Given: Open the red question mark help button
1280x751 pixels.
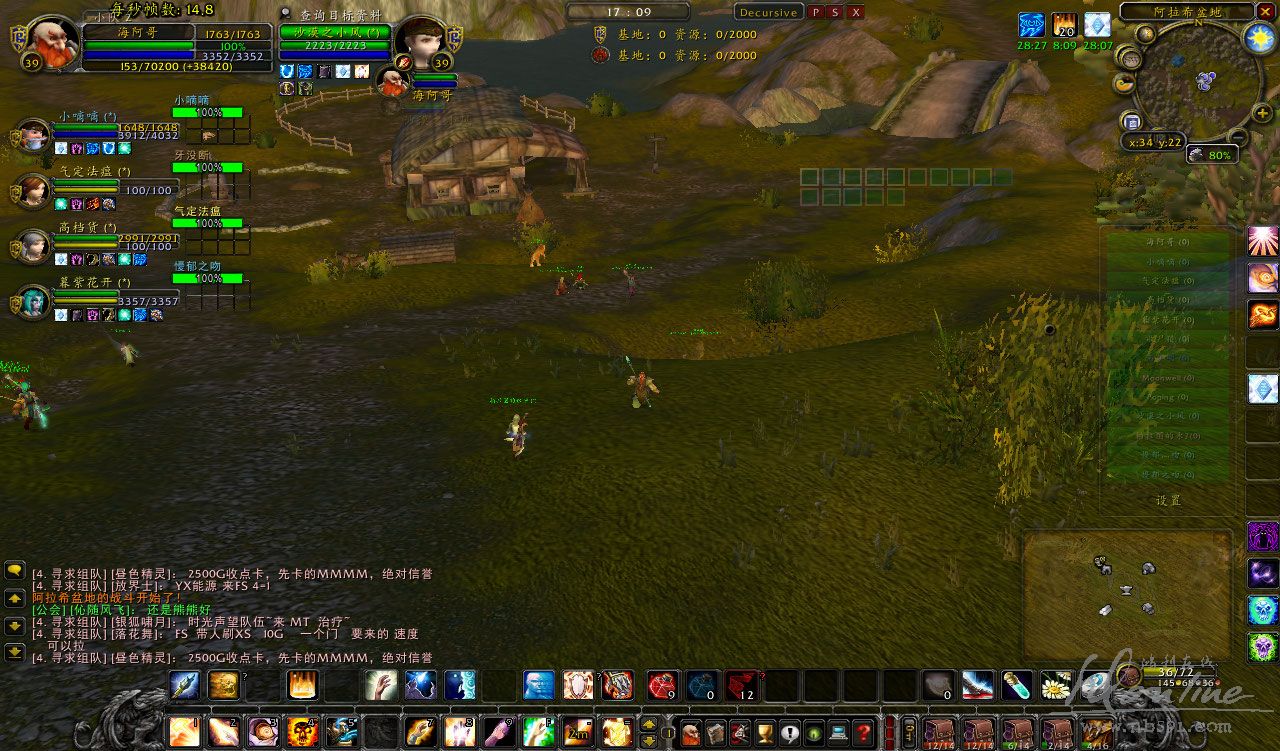Looking at the screenshot, I should (x=863, y=733).
